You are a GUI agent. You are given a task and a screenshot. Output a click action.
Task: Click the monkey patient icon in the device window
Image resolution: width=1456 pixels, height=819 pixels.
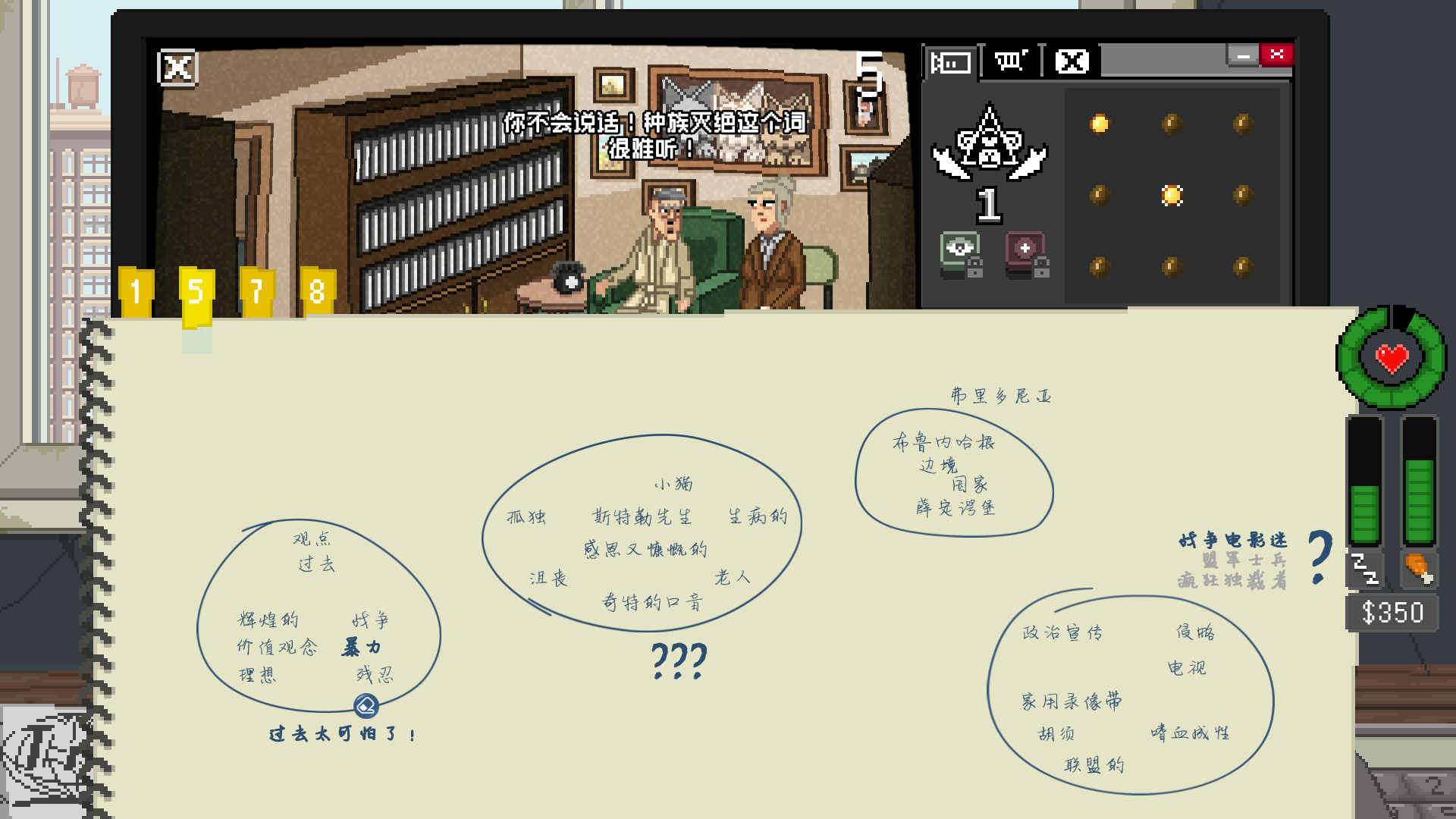pos(988,148)
